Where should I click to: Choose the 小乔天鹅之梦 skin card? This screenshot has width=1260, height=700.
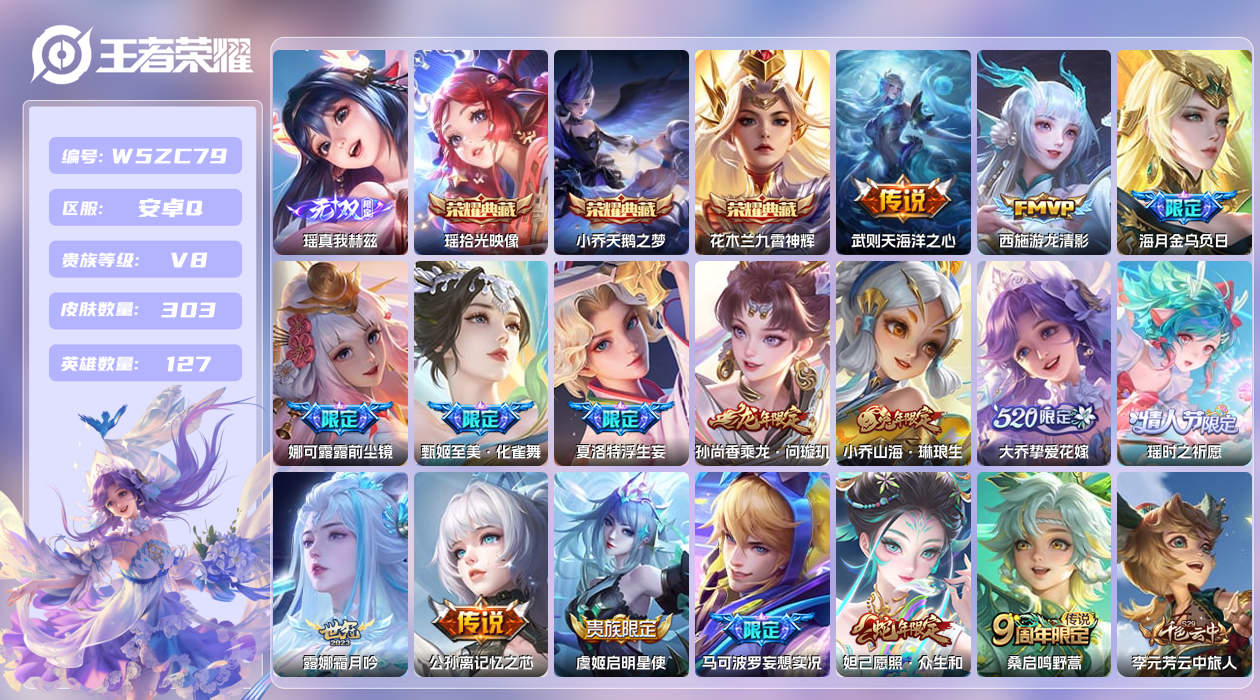click(621, 152)
